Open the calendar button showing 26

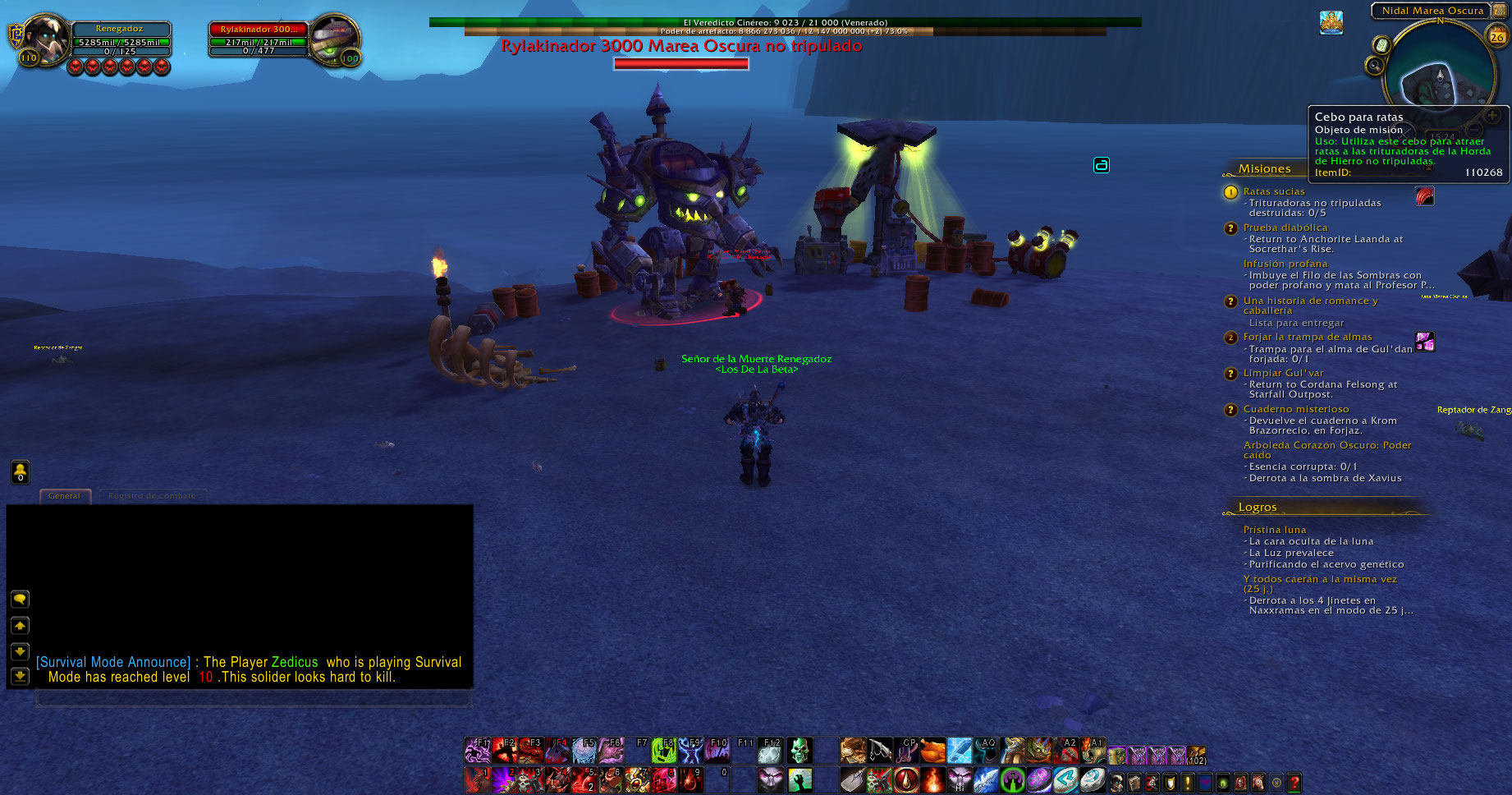pyautogui.click(x=1497, y=35)
